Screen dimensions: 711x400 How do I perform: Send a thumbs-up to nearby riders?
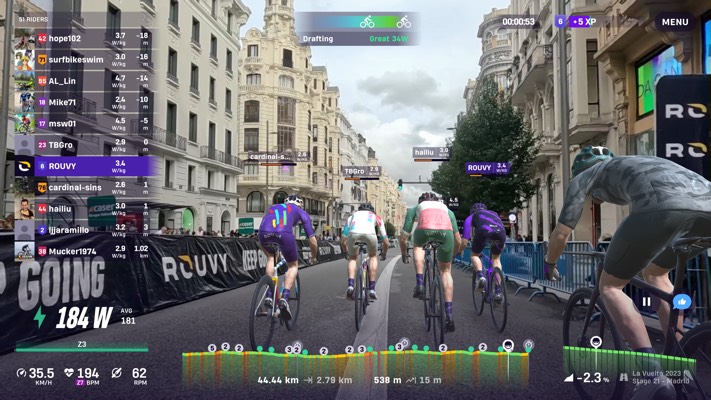(x=682, y=301)
